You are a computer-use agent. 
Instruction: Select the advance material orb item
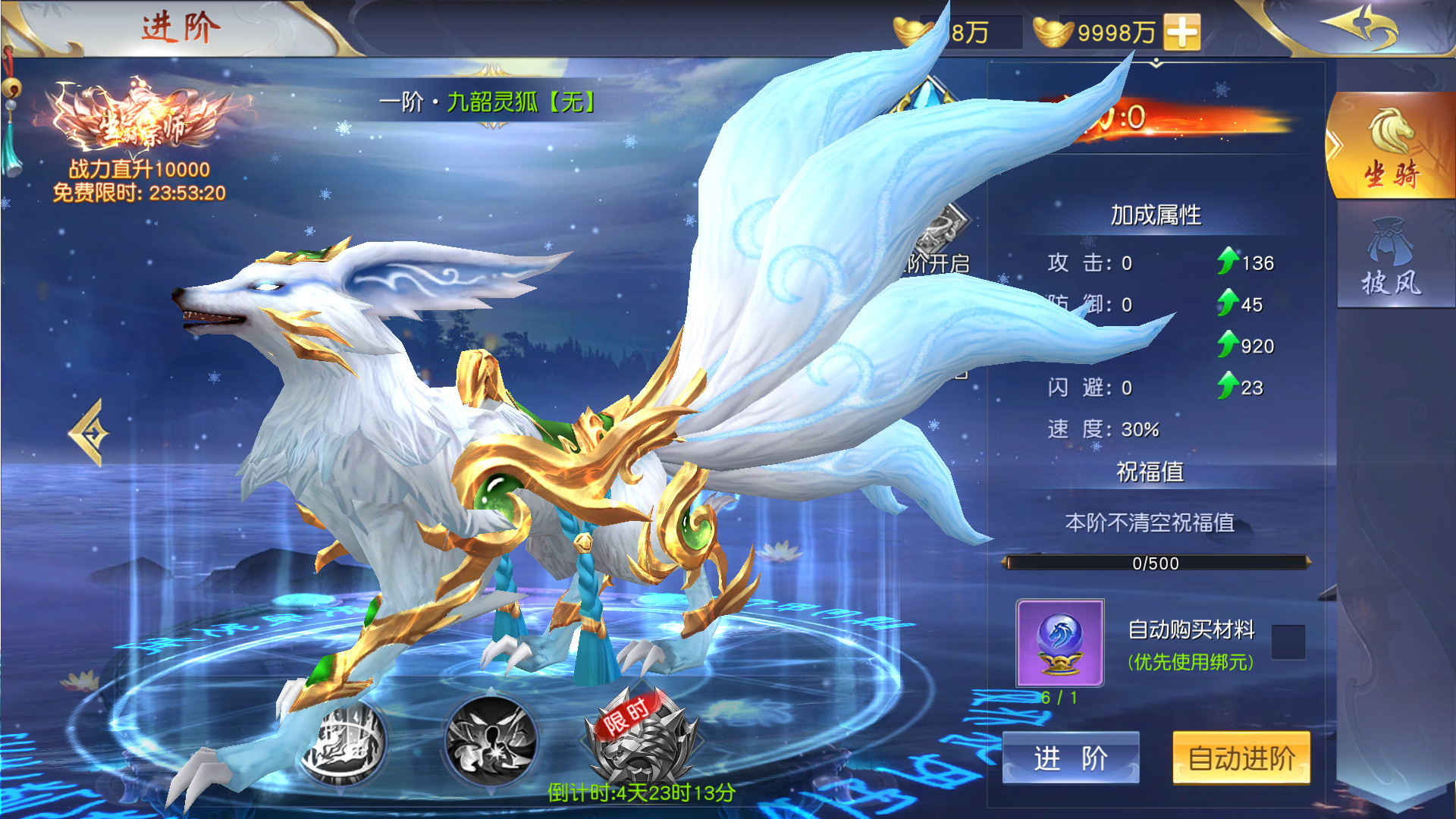click(1059, 642)
